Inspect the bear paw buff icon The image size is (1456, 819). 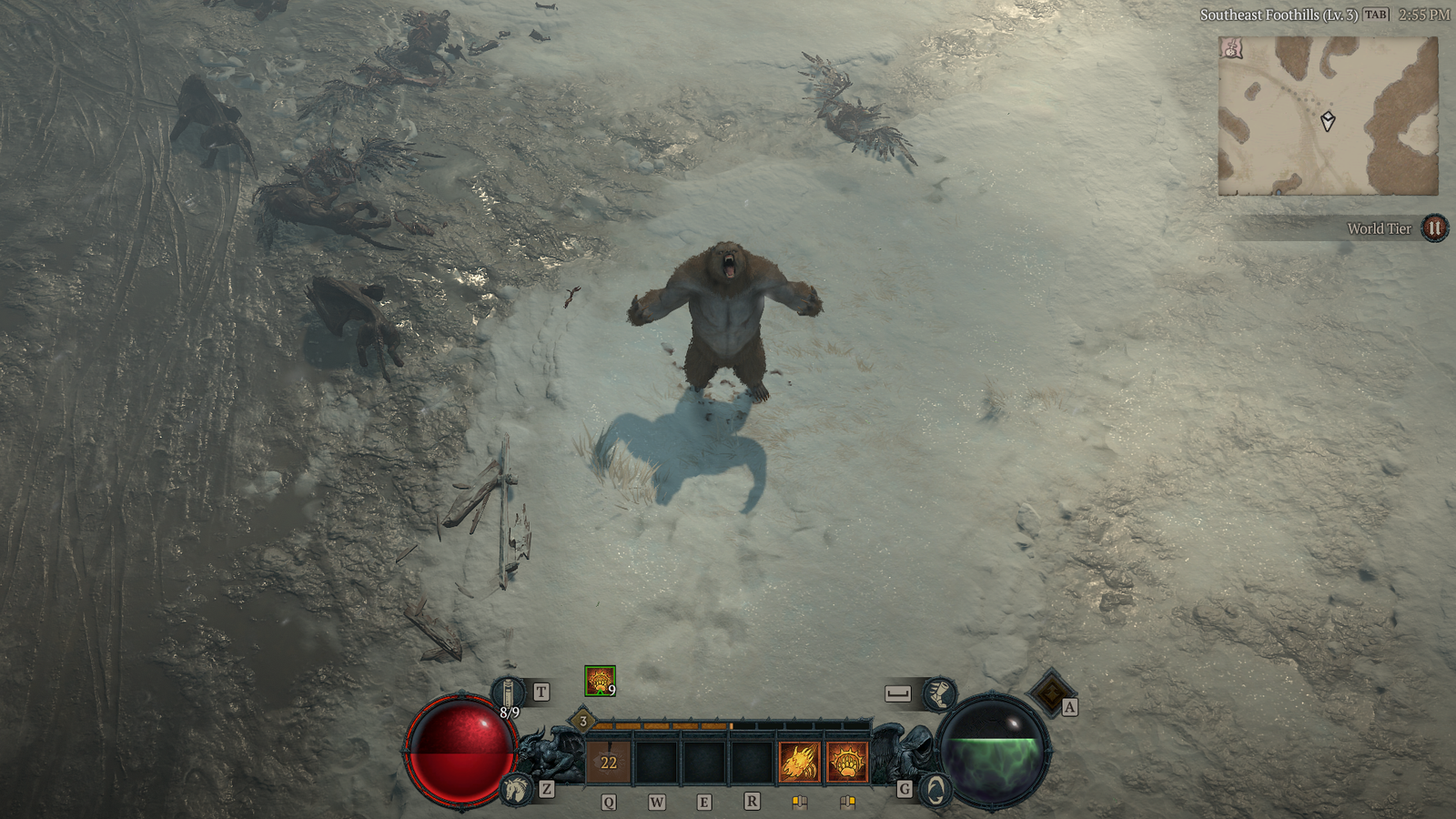click(600, 681)
